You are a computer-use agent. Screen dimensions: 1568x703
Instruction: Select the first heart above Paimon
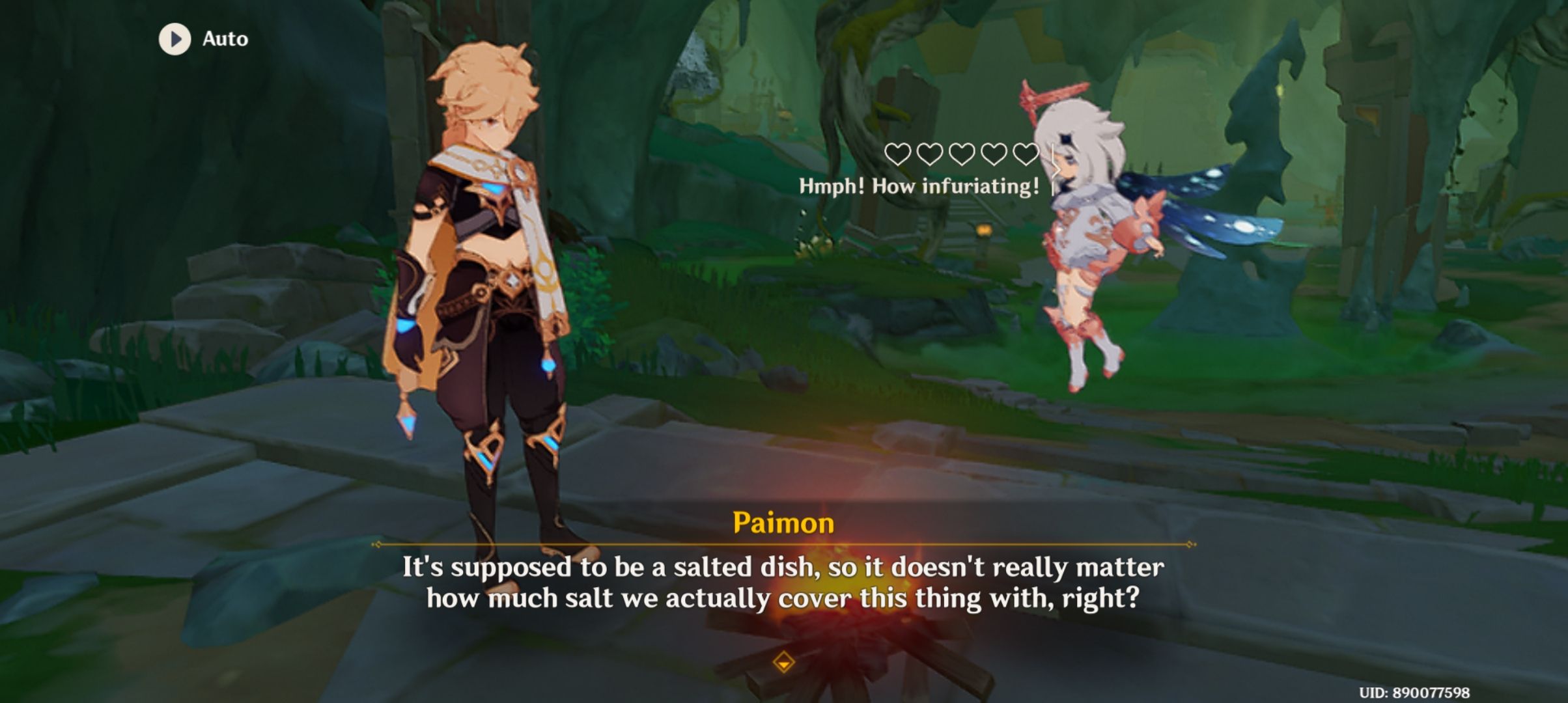pos(897,155)
